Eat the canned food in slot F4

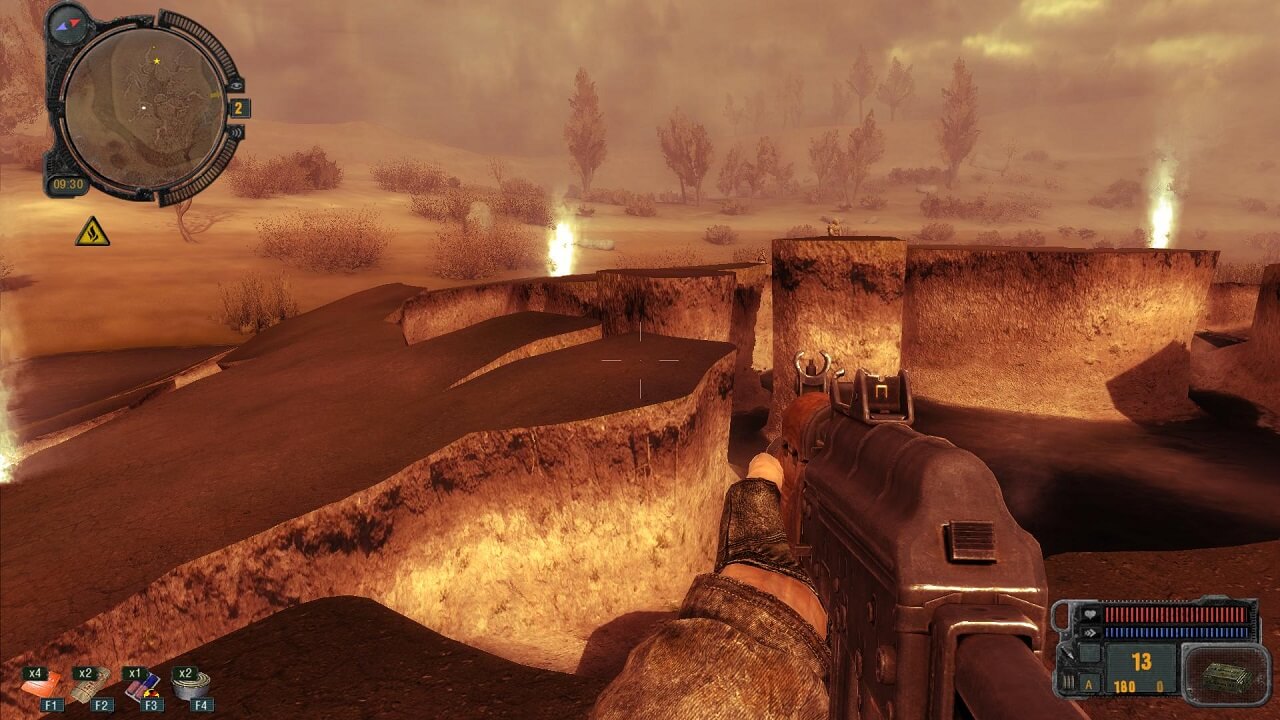tap(191, 686)
